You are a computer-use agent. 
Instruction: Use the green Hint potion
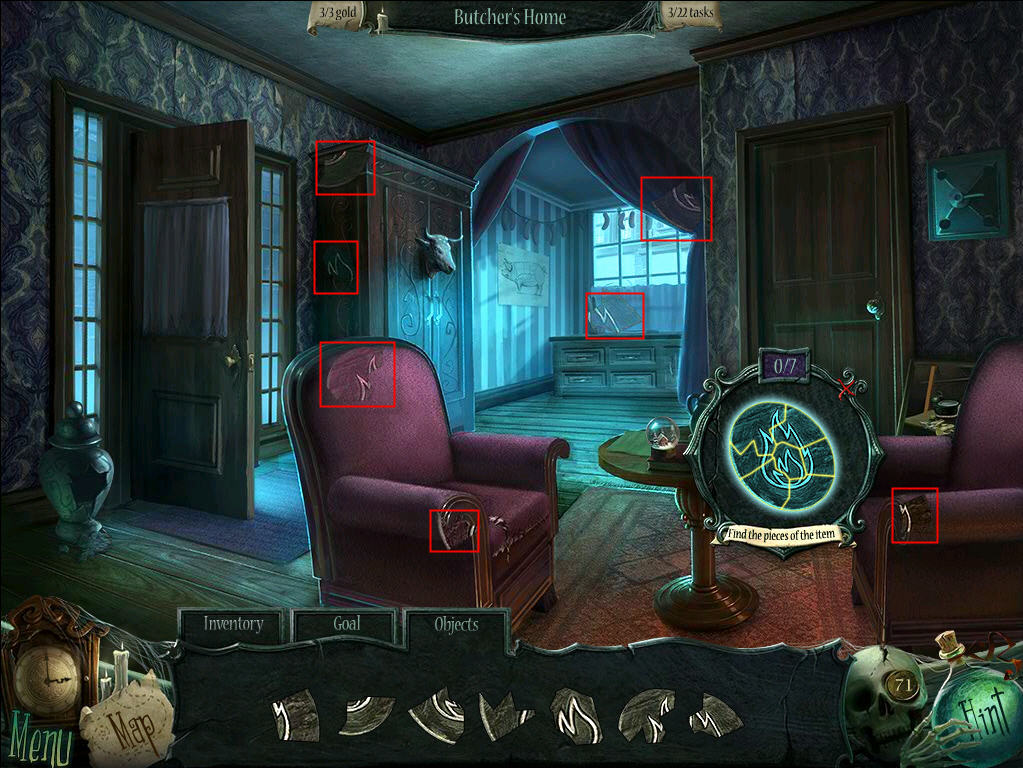click(x=963, y=717)
